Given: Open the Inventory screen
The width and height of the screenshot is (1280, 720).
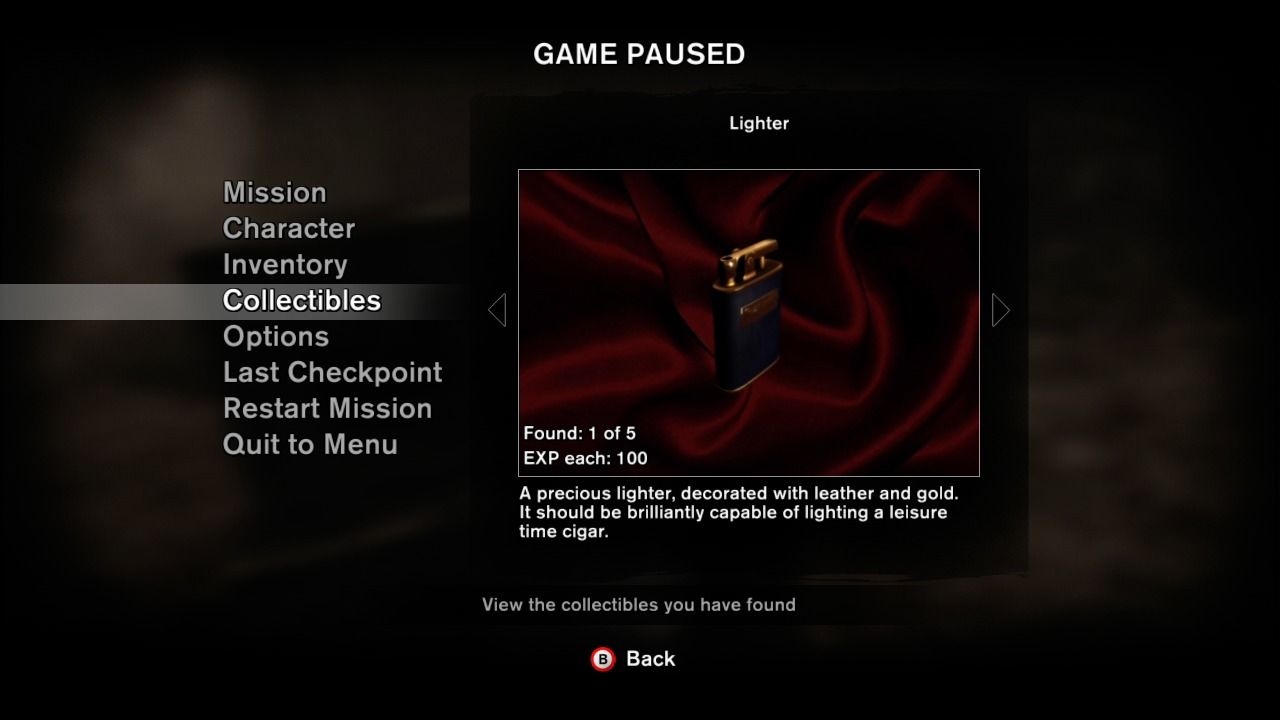Looking at the screenshot, I should click(x=285, y=265).
